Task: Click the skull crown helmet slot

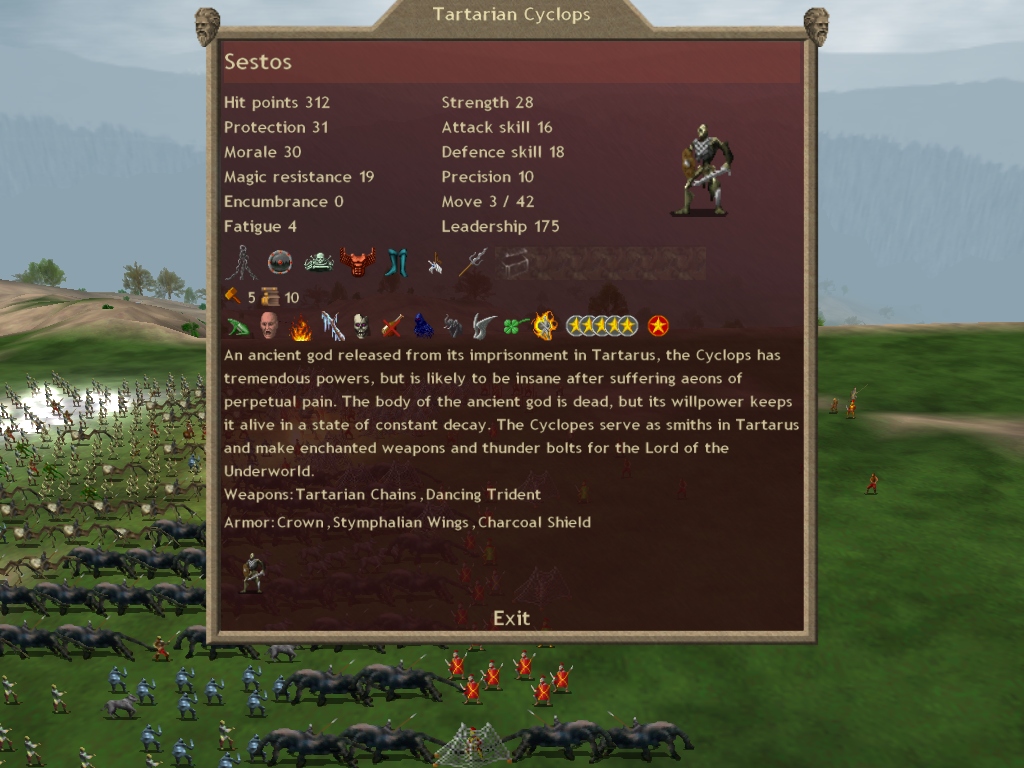Action: tap(318, 263)
